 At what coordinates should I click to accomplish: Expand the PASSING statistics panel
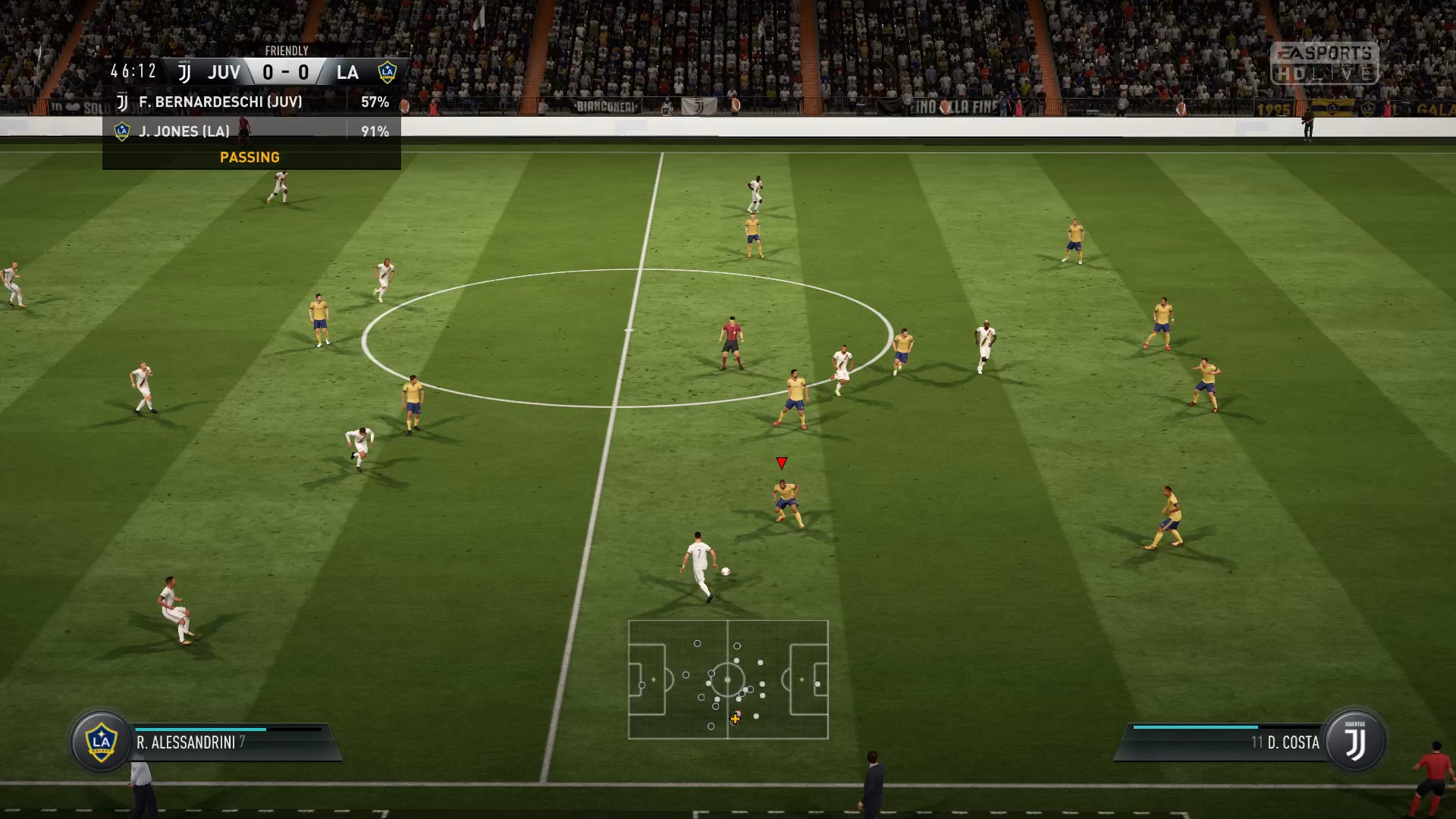250,157
